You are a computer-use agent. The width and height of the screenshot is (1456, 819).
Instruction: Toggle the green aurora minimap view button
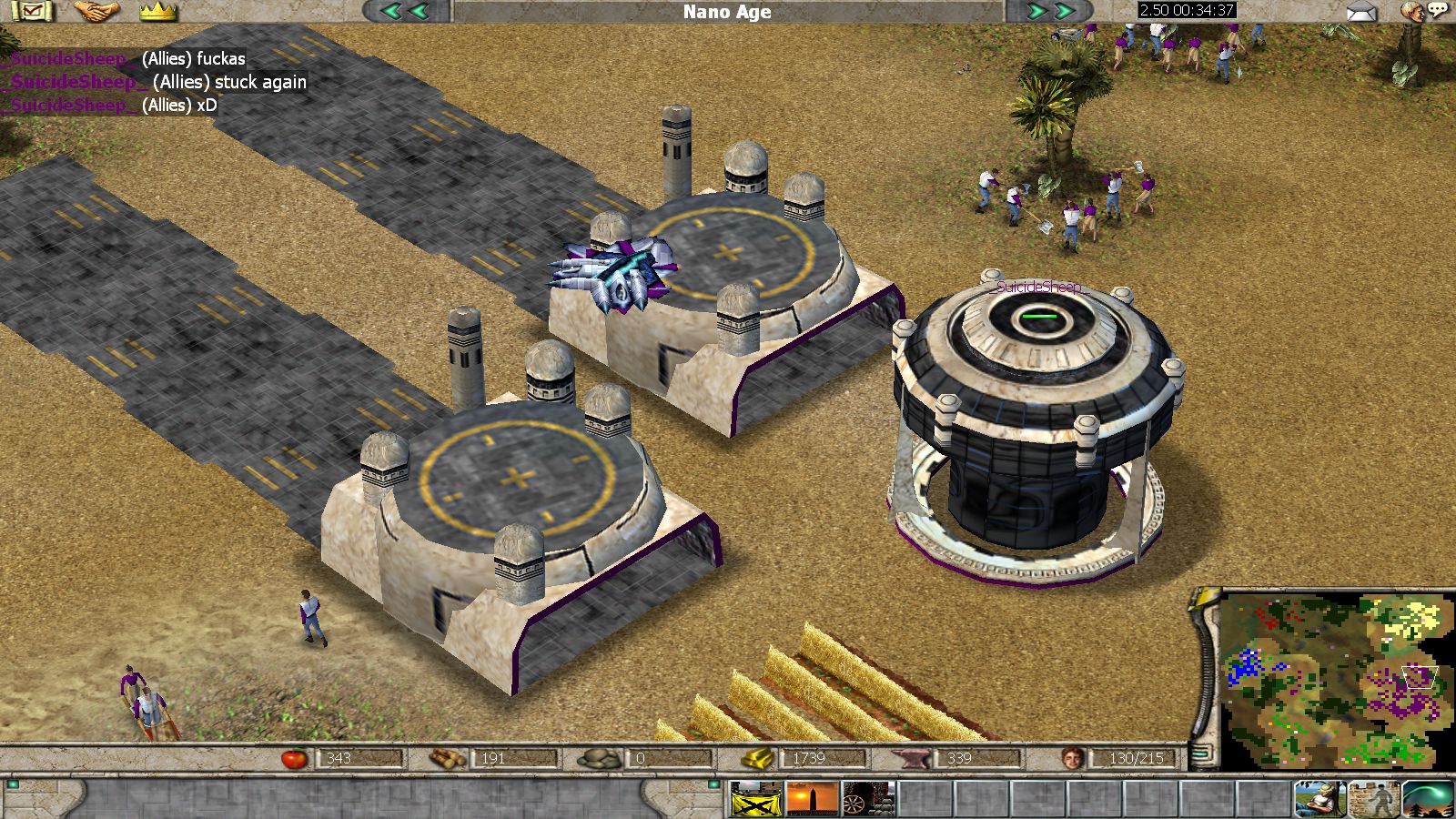(1427, 800)
